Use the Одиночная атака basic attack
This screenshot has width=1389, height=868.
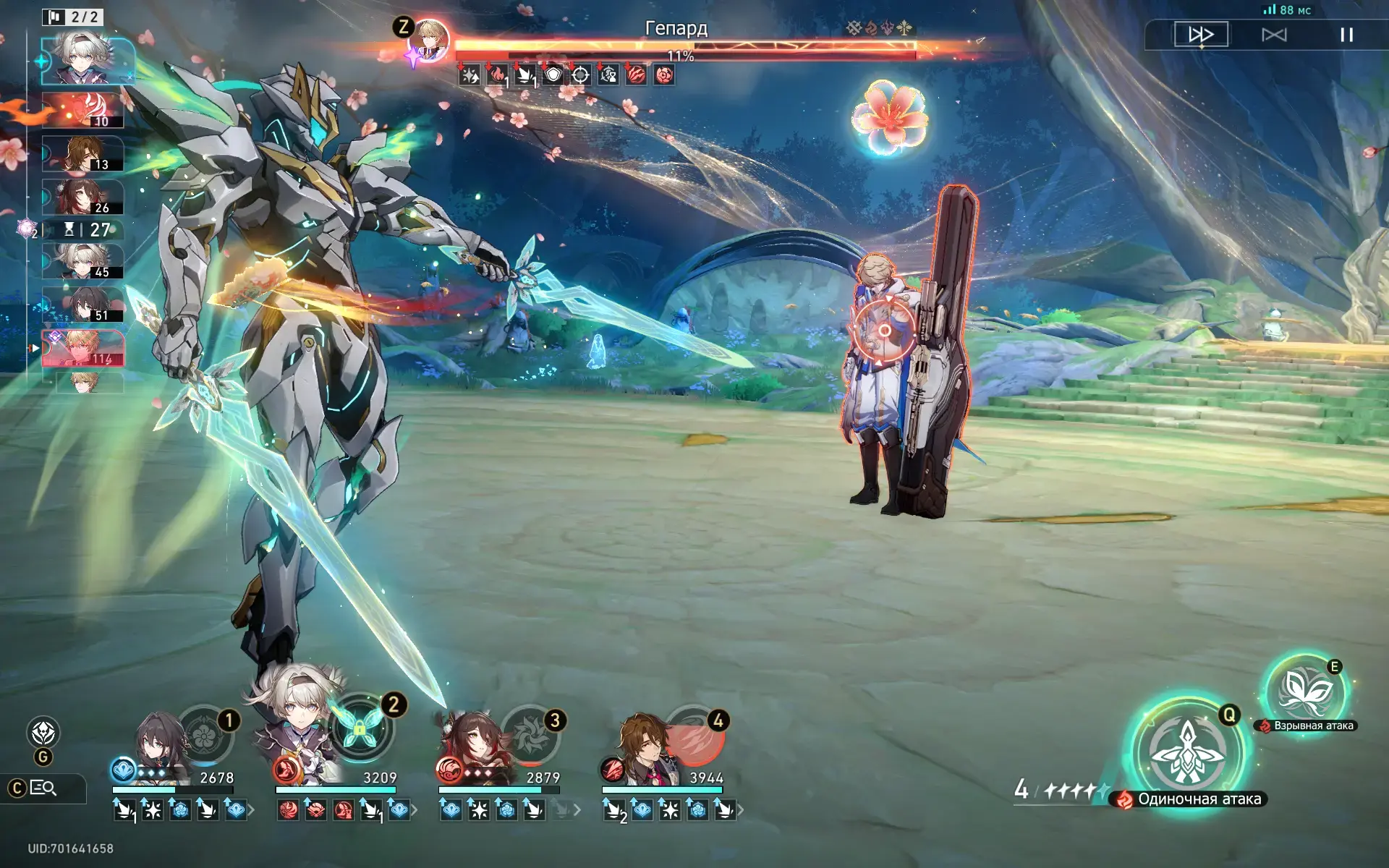pyautogui.click(x=1187, y=752)
